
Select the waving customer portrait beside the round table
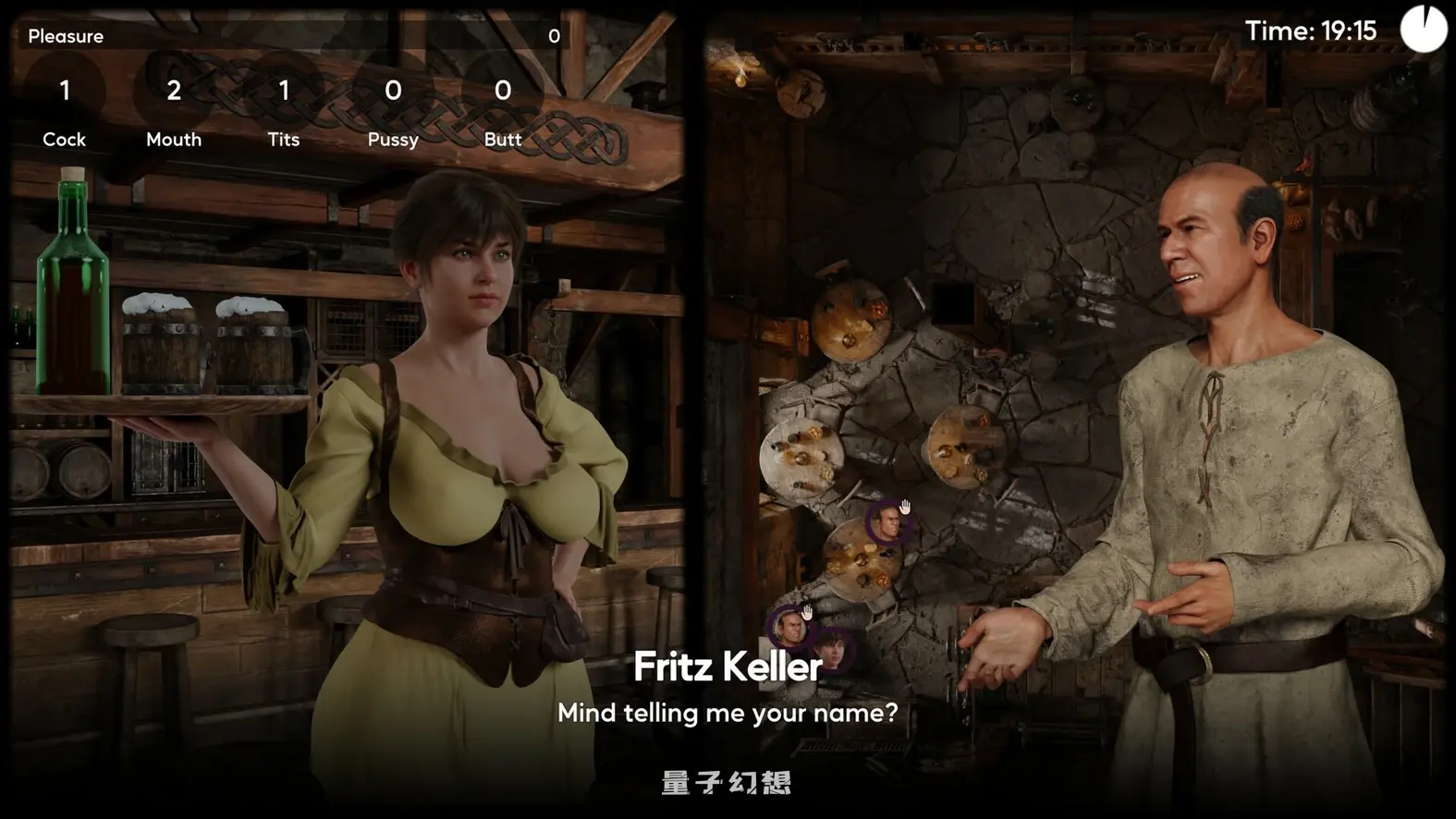pos(888,522)
